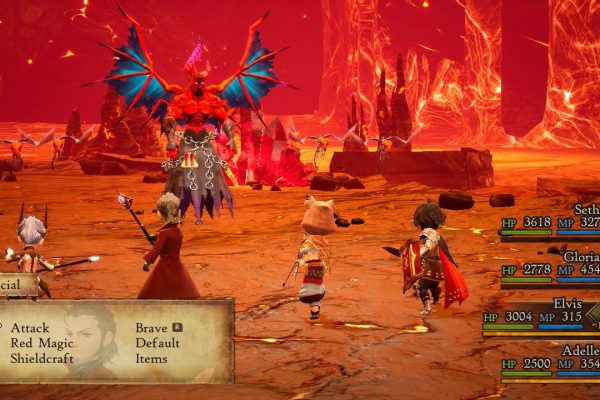Choose the Shieldcraft command

click(x=42, y=357)
